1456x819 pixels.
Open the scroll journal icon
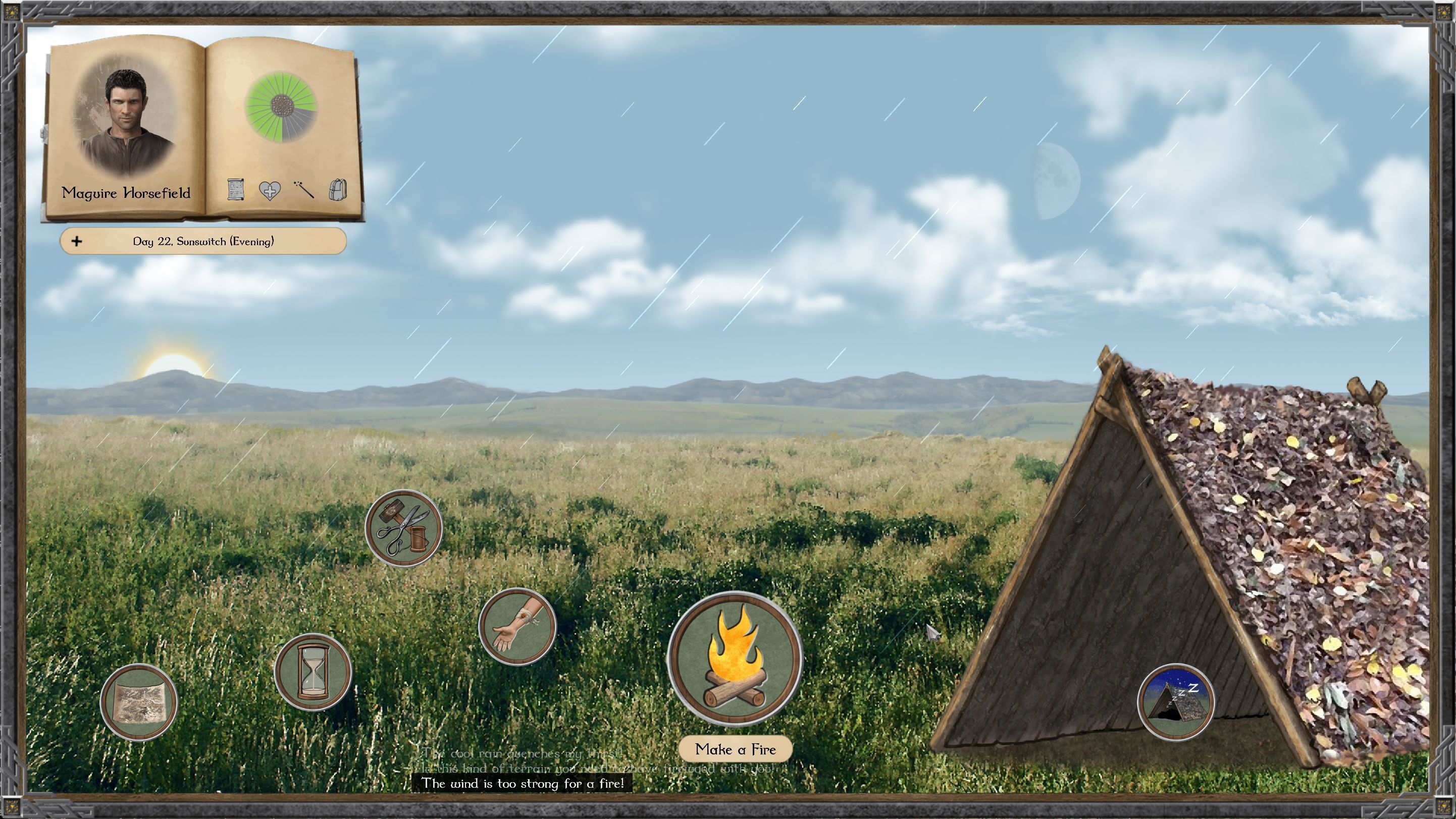(236, 190)
